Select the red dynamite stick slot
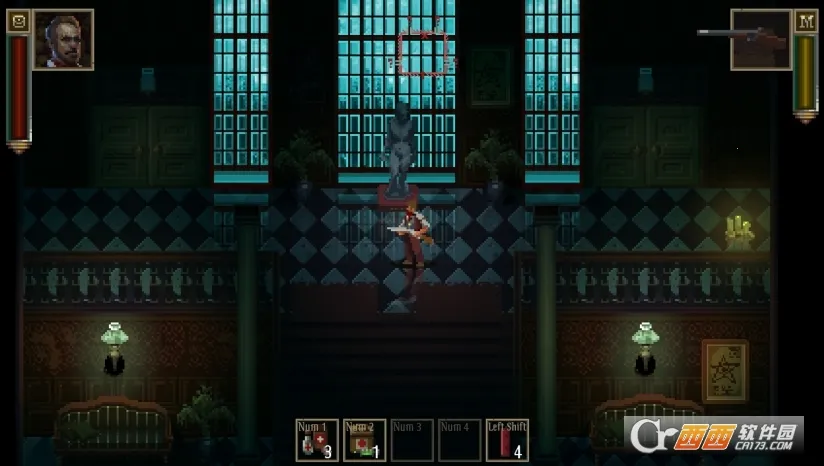The image size is (824, 466). [x=507, y=440]
